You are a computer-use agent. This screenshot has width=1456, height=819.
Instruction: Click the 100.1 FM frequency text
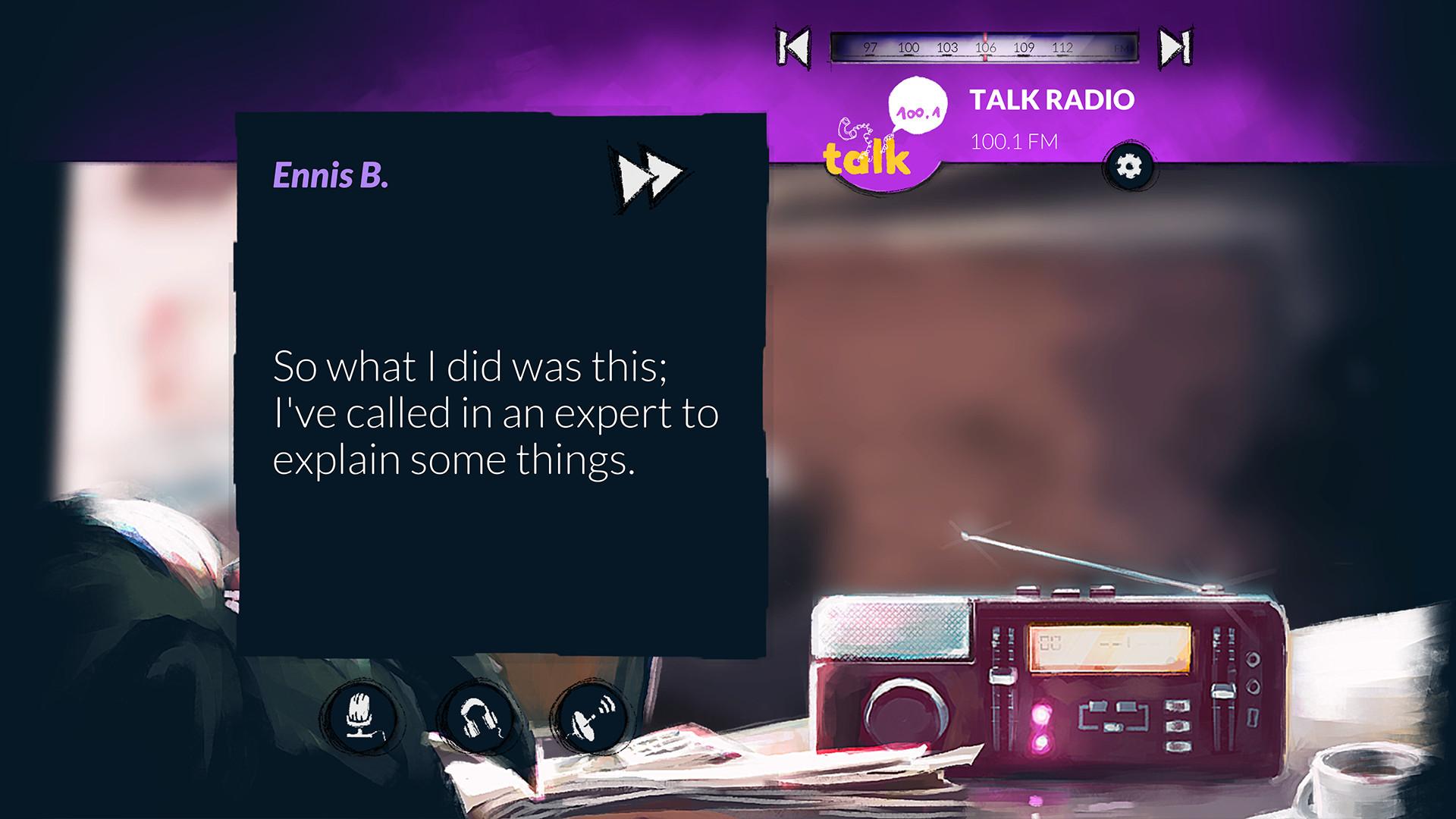[x=1013, y=139]
